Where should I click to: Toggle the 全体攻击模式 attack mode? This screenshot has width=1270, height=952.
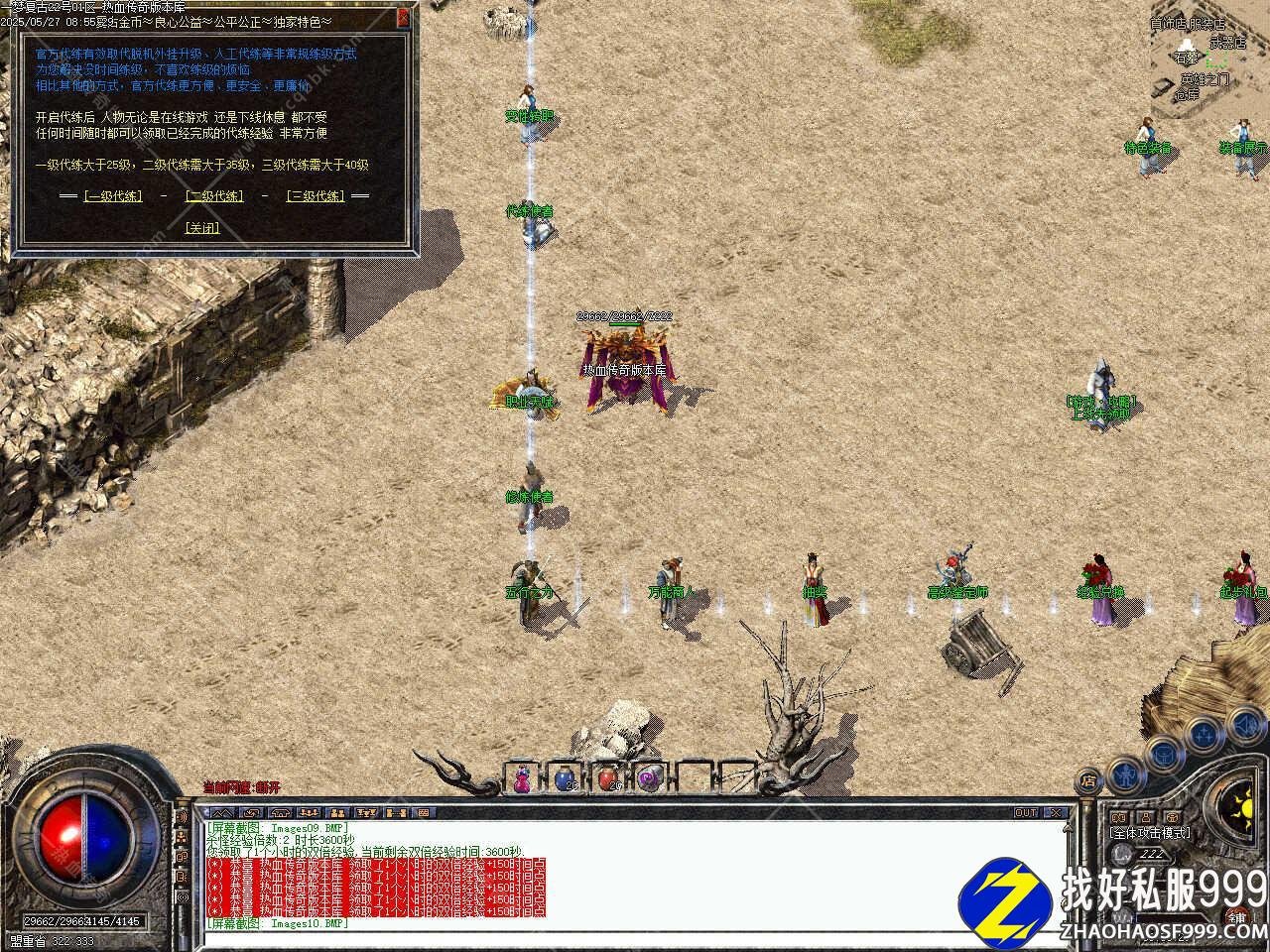coord(1150,833)
